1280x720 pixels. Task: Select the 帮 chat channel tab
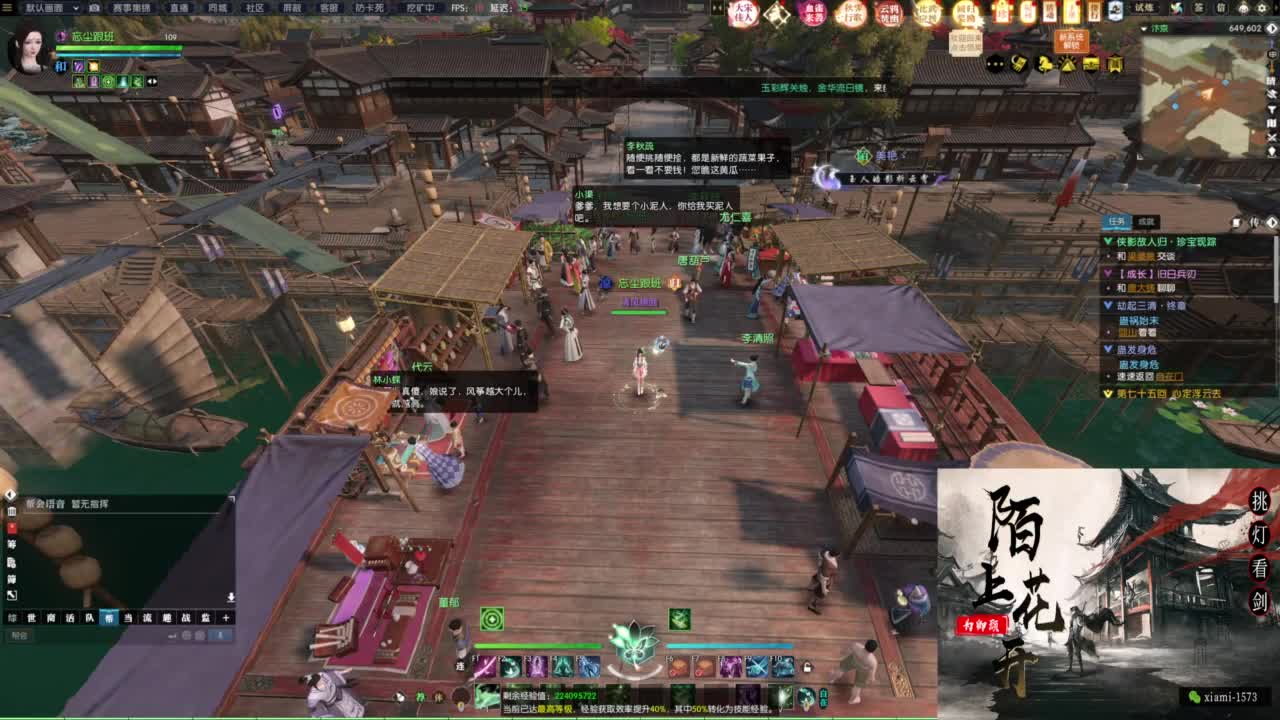pyautogui.click(x=109, y=617)
